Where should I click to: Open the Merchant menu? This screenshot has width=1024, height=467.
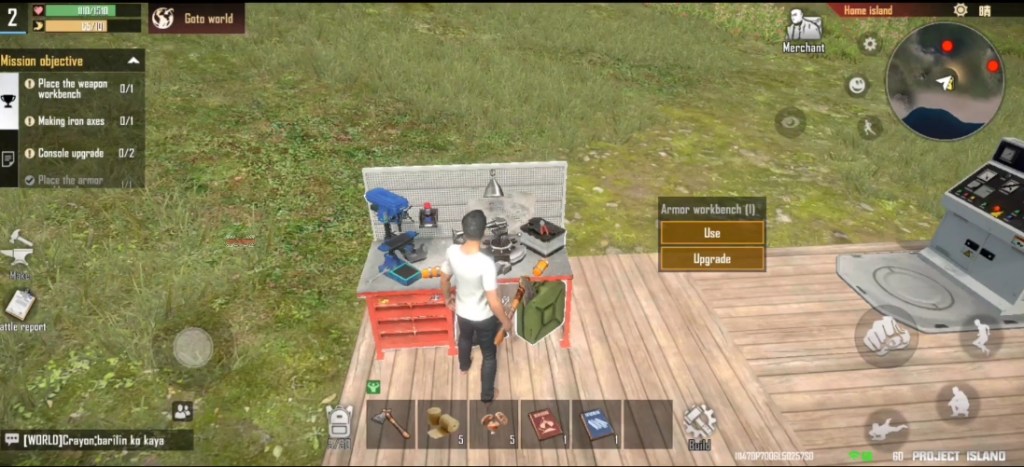tap(804, 30)
